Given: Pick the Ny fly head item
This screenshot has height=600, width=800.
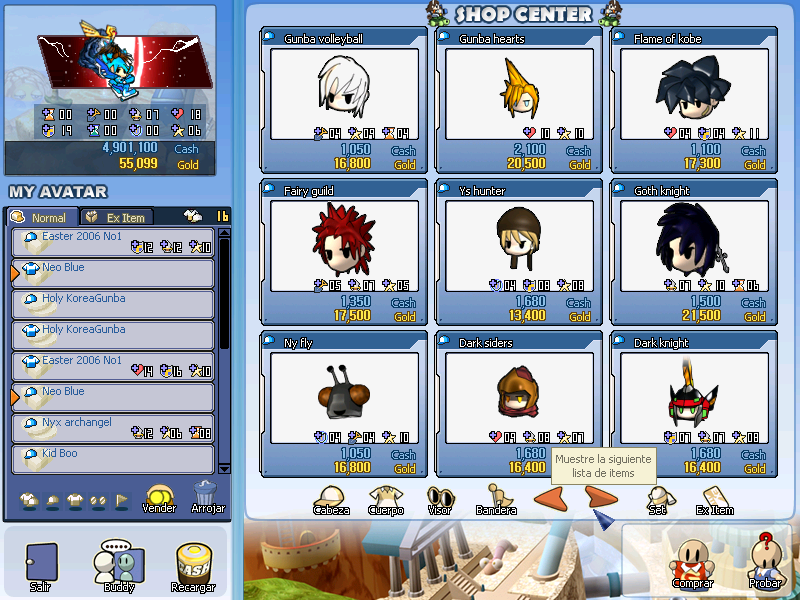Looking at the screenshot, I should (344, 392).
